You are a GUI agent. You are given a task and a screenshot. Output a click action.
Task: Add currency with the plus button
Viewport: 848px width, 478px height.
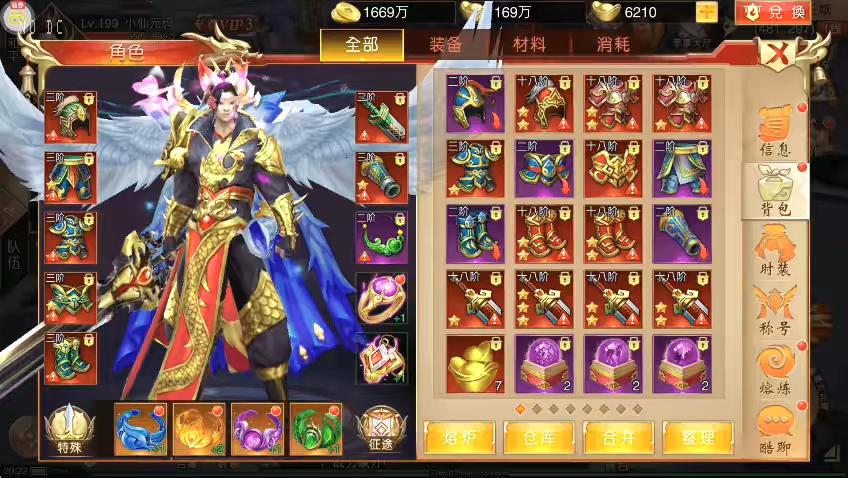click(x=706, y=12)
